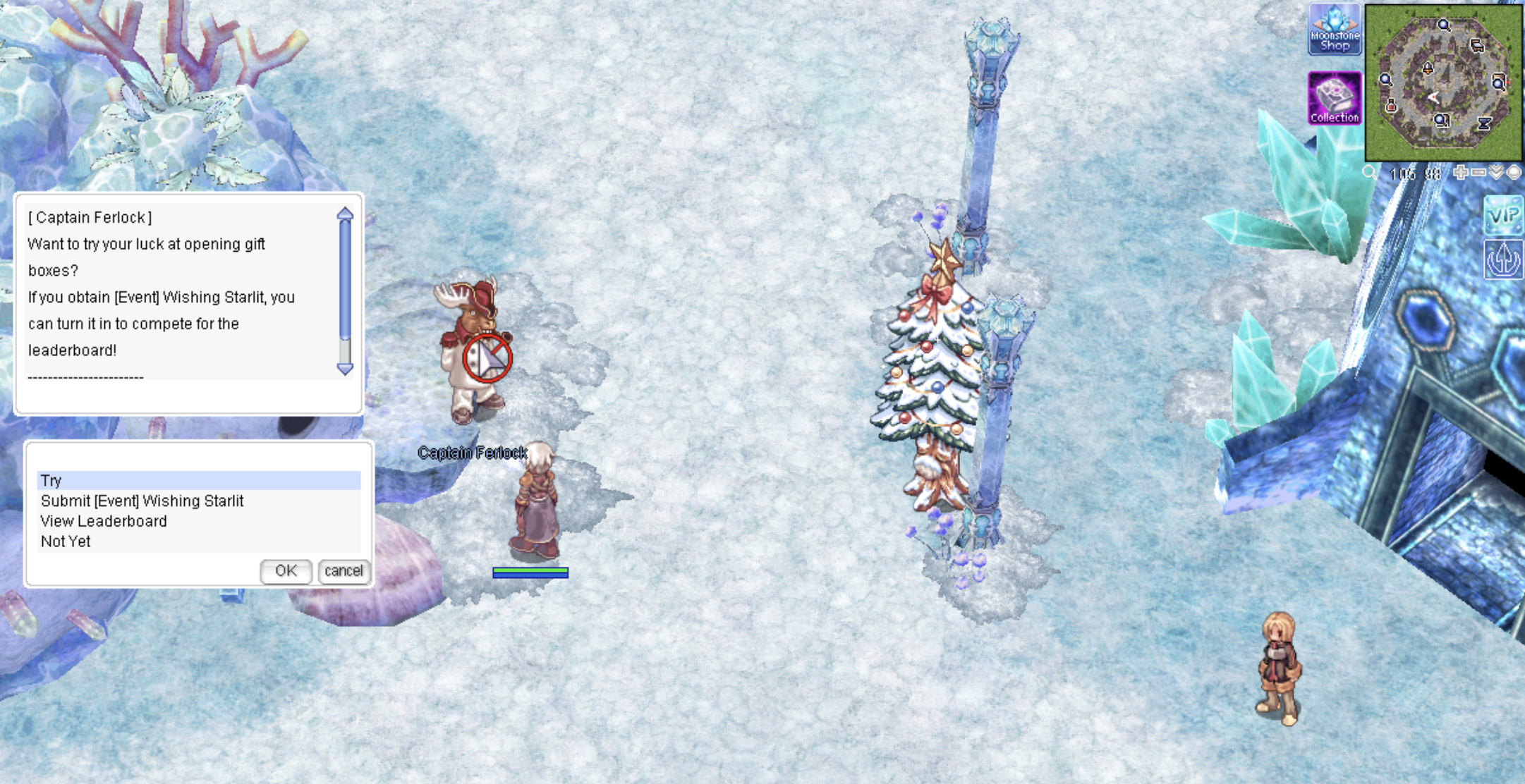Click the minimap search magnifier icon
The image size is (1525, 784).
[1369, 173]
